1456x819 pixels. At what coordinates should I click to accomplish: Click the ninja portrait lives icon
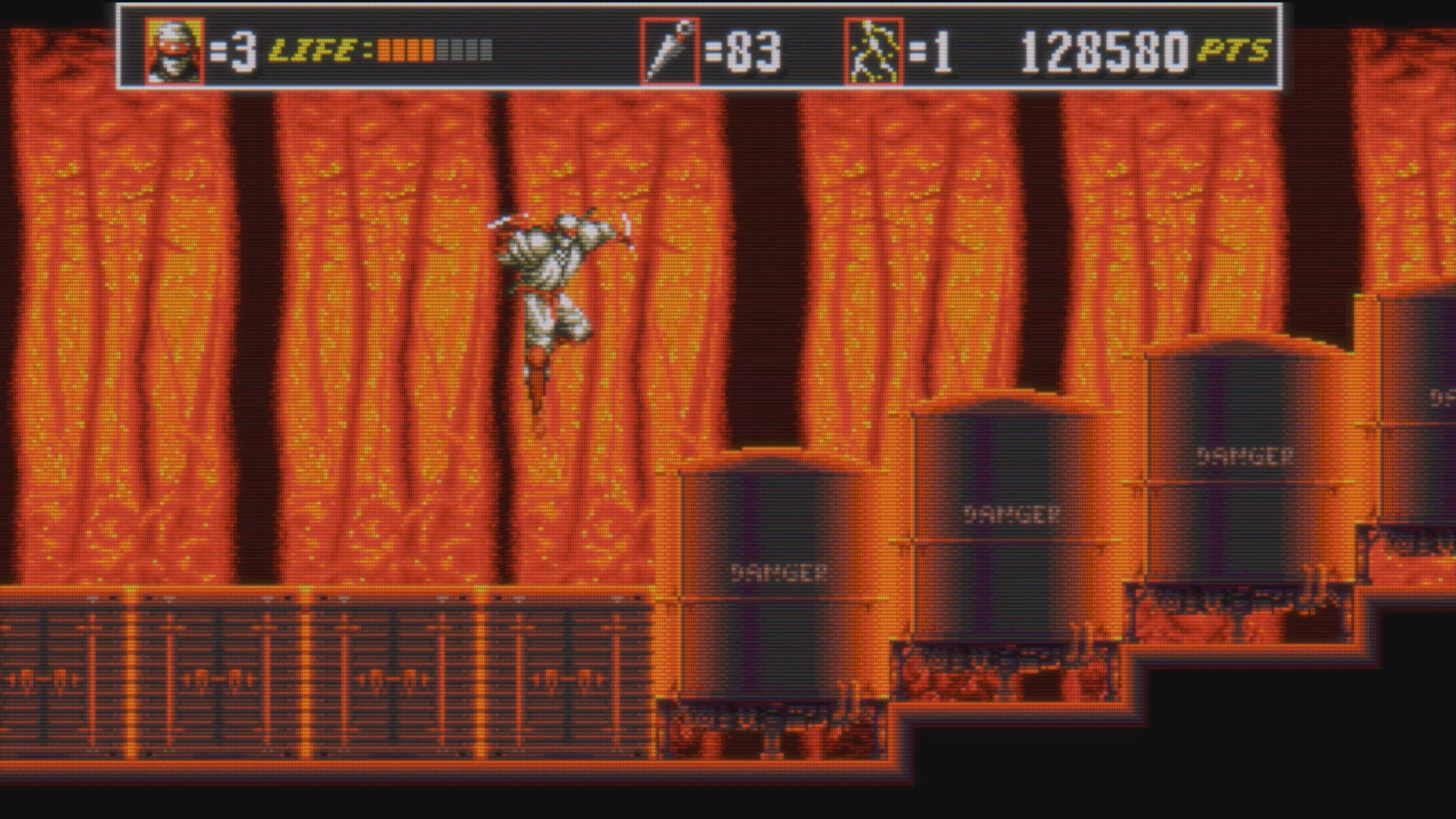pos(175,51)
